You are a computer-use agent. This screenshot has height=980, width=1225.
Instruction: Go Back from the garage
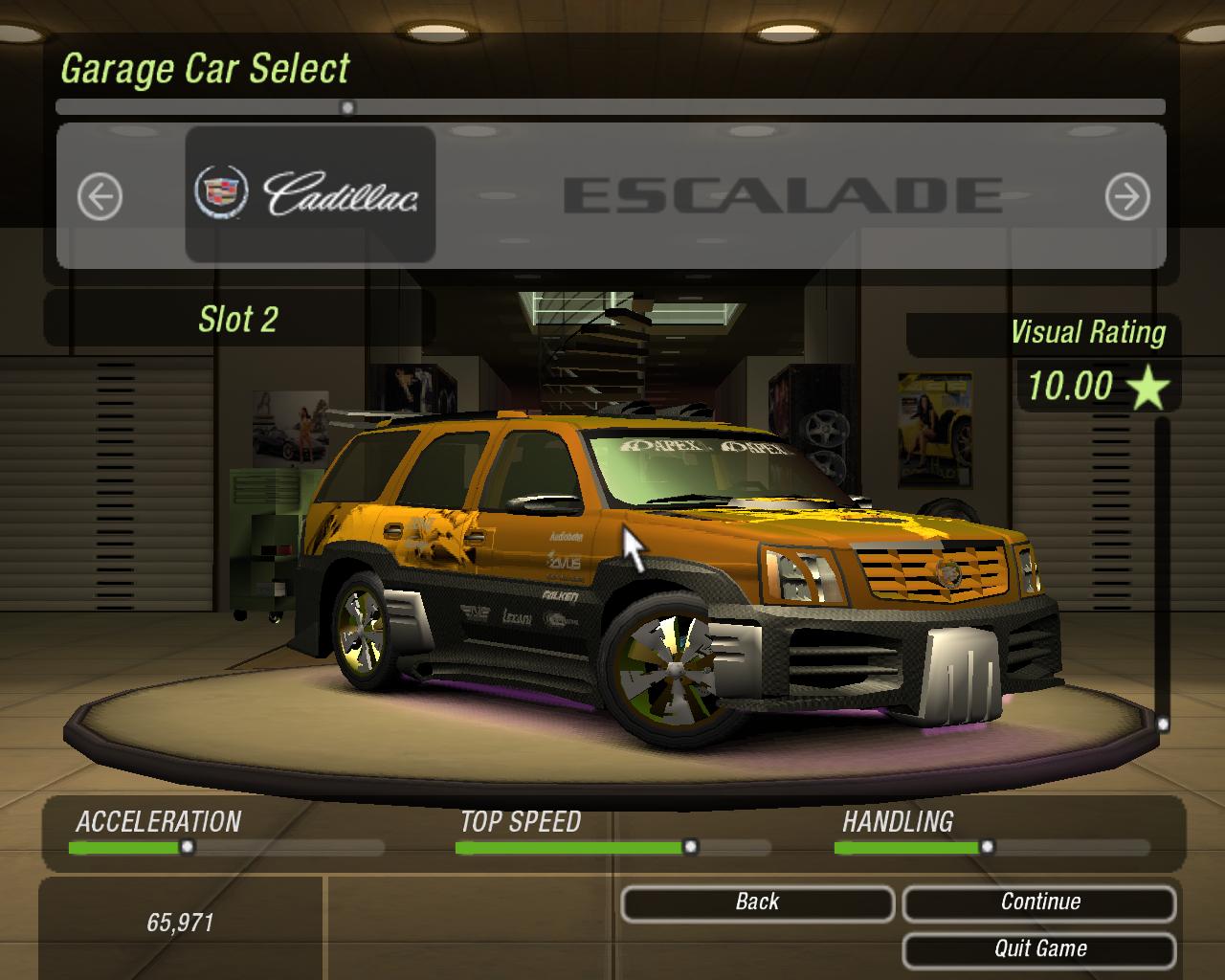757,902
